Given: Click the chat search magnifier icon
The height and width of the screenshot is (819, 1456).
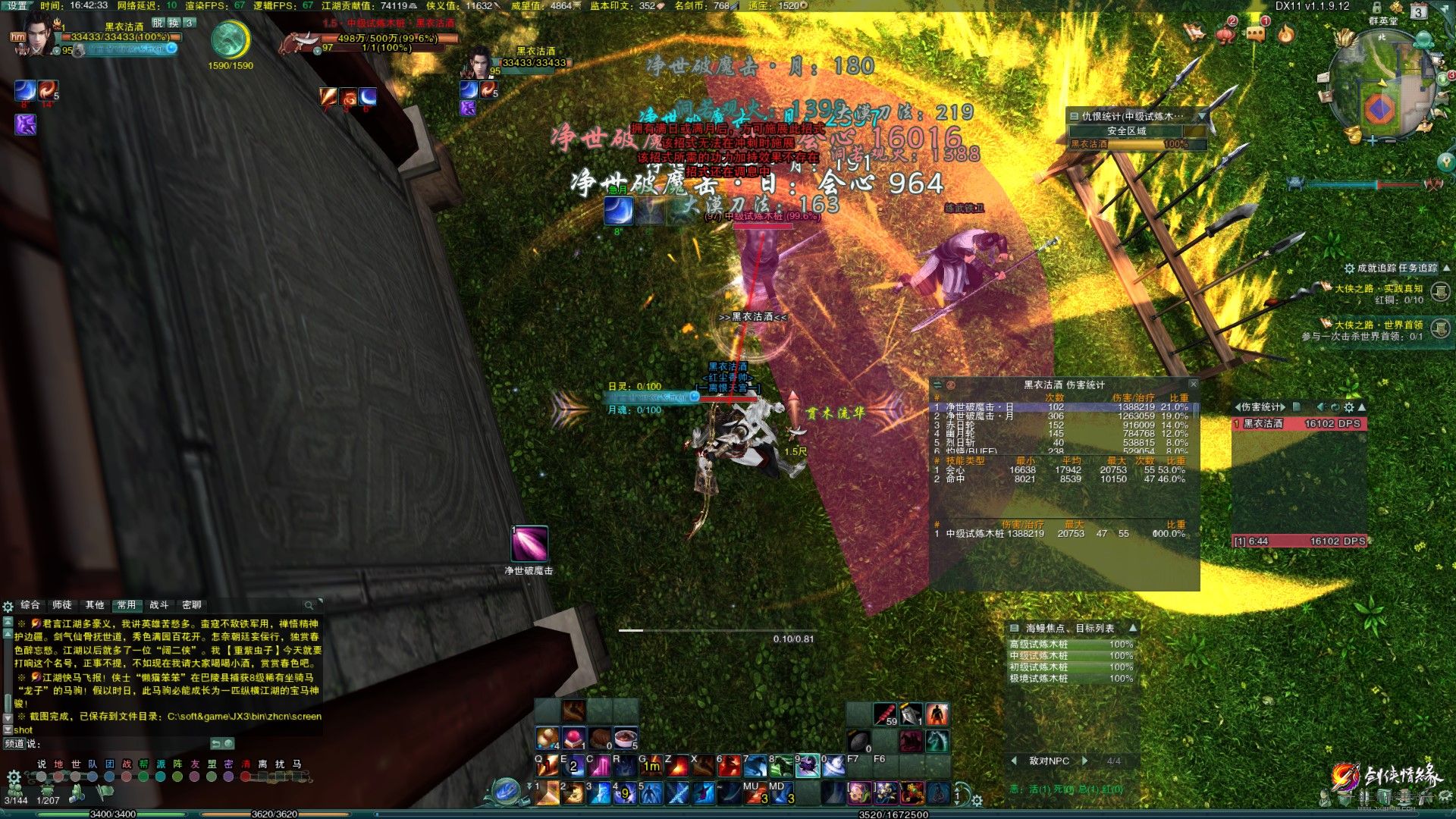Looking at the screenshot, I should tap(309, 605).
